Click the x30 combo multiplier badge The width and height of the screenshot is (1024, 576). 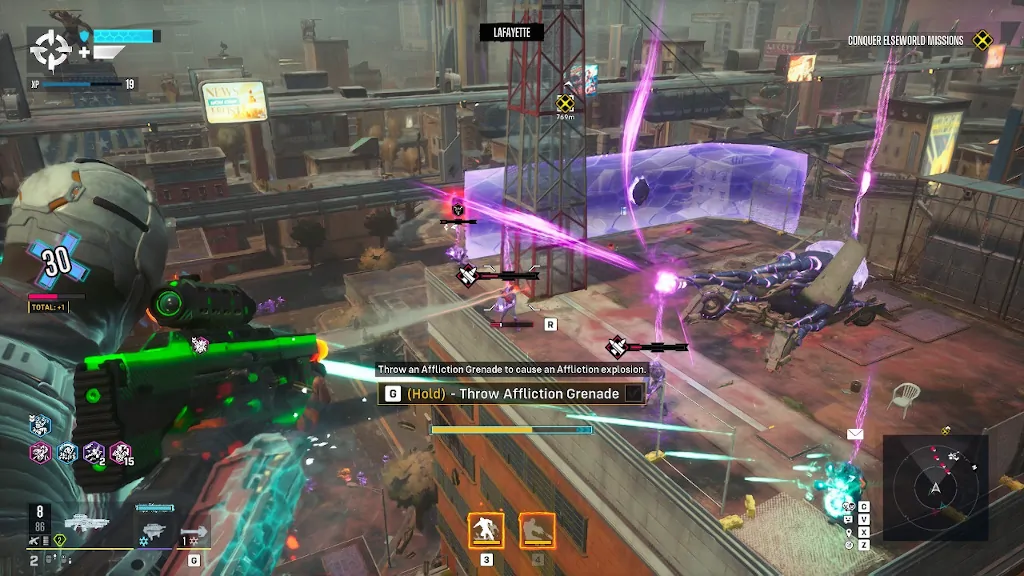click(55, 262)
